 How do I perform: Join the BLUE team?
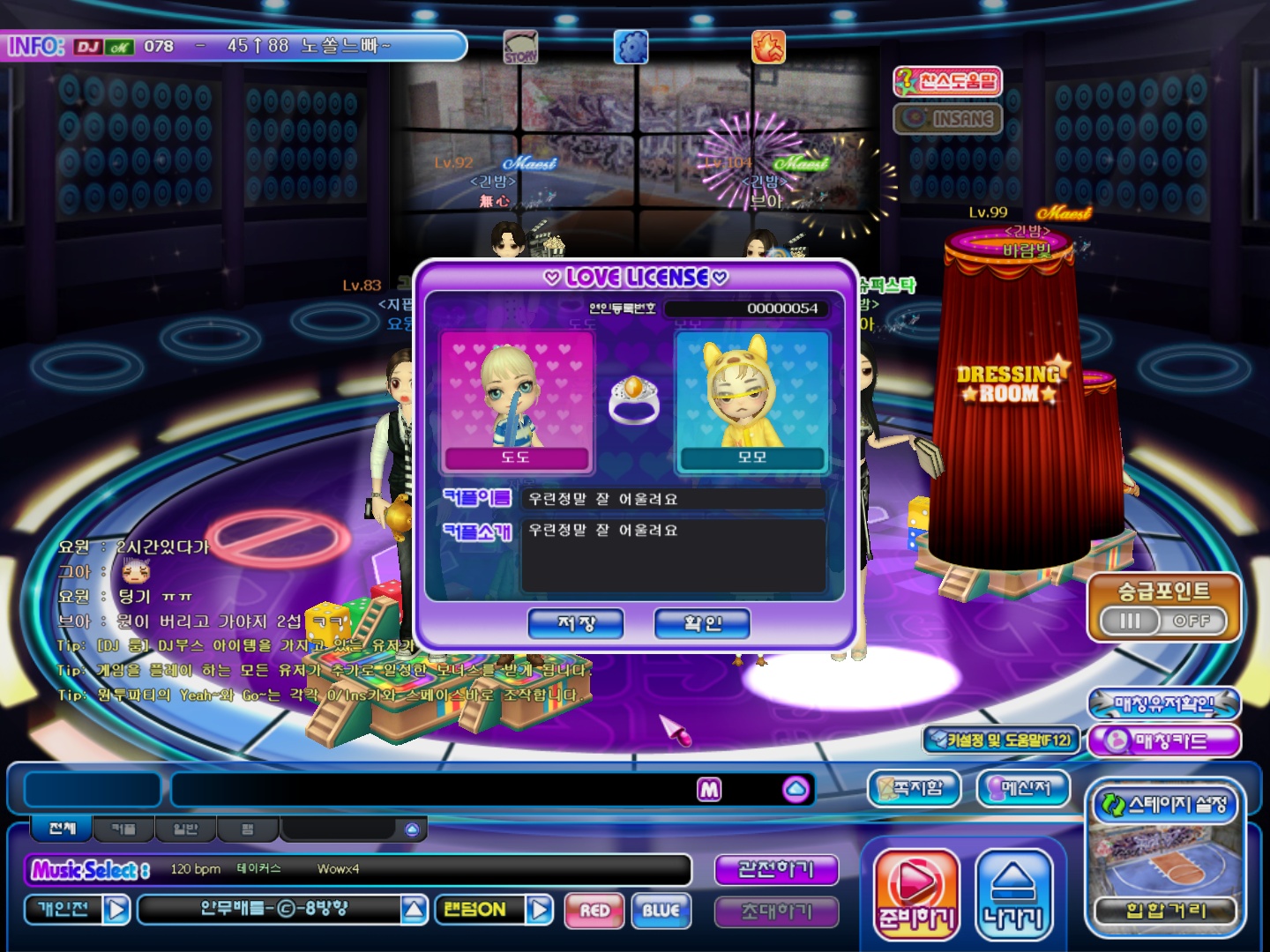tap(661, 911)
